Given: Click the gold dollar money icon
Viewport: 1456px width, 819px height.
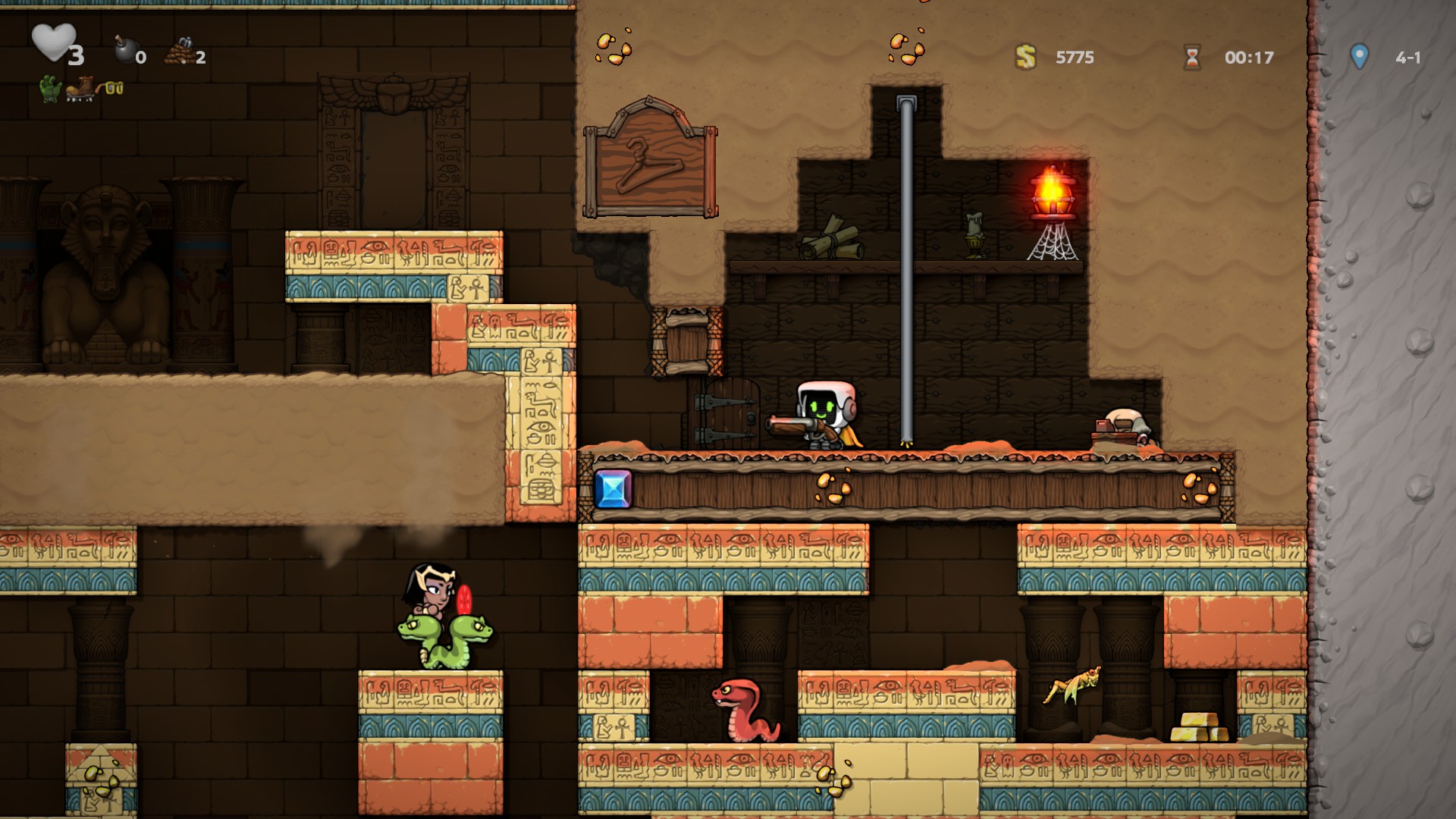Looking at the screenshot, I should coord(1025,57).
